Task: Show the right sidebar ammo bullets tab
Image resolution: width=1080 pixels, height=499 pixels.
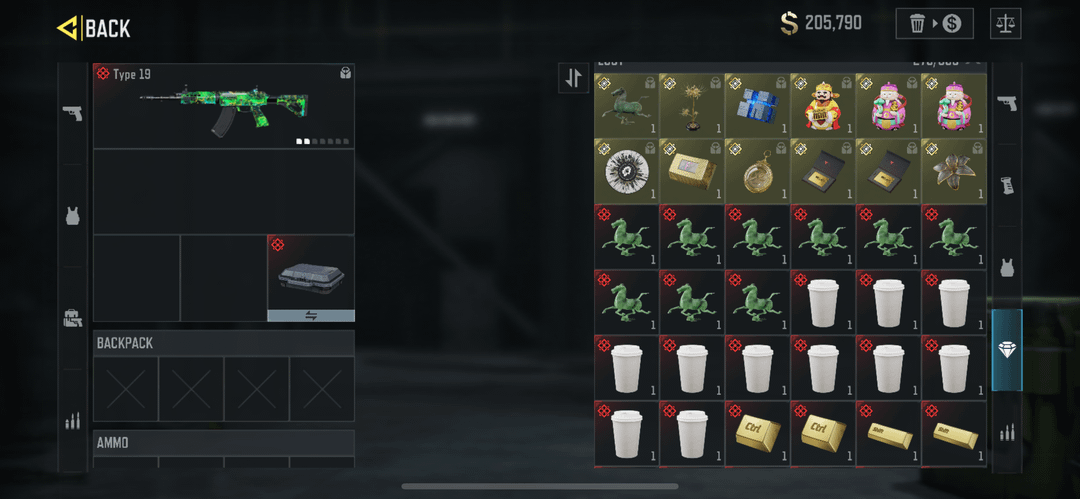Action: click(x=1007, y=432)
